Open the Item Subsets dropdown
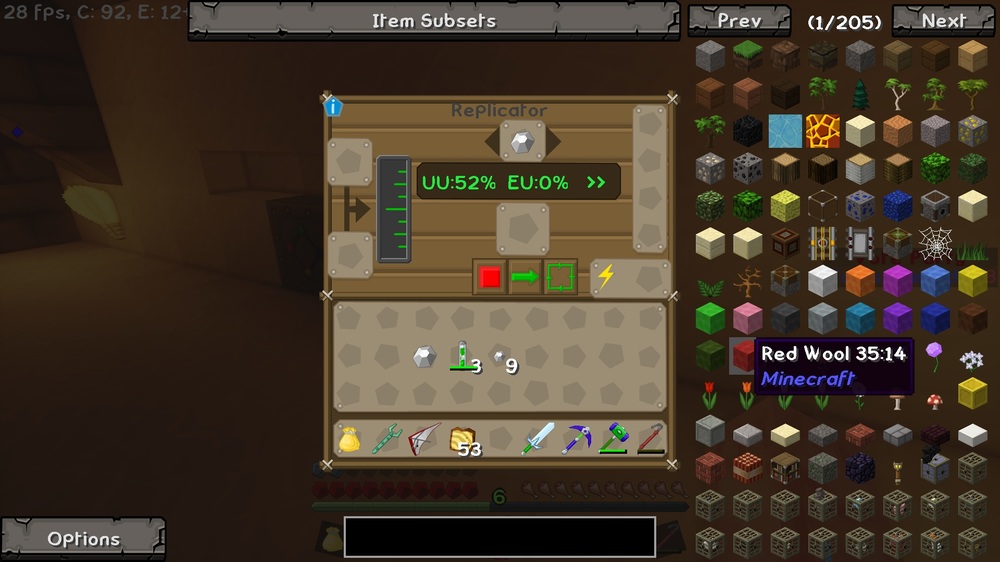This screenshot has height=562, width=1000. (434, 20)
